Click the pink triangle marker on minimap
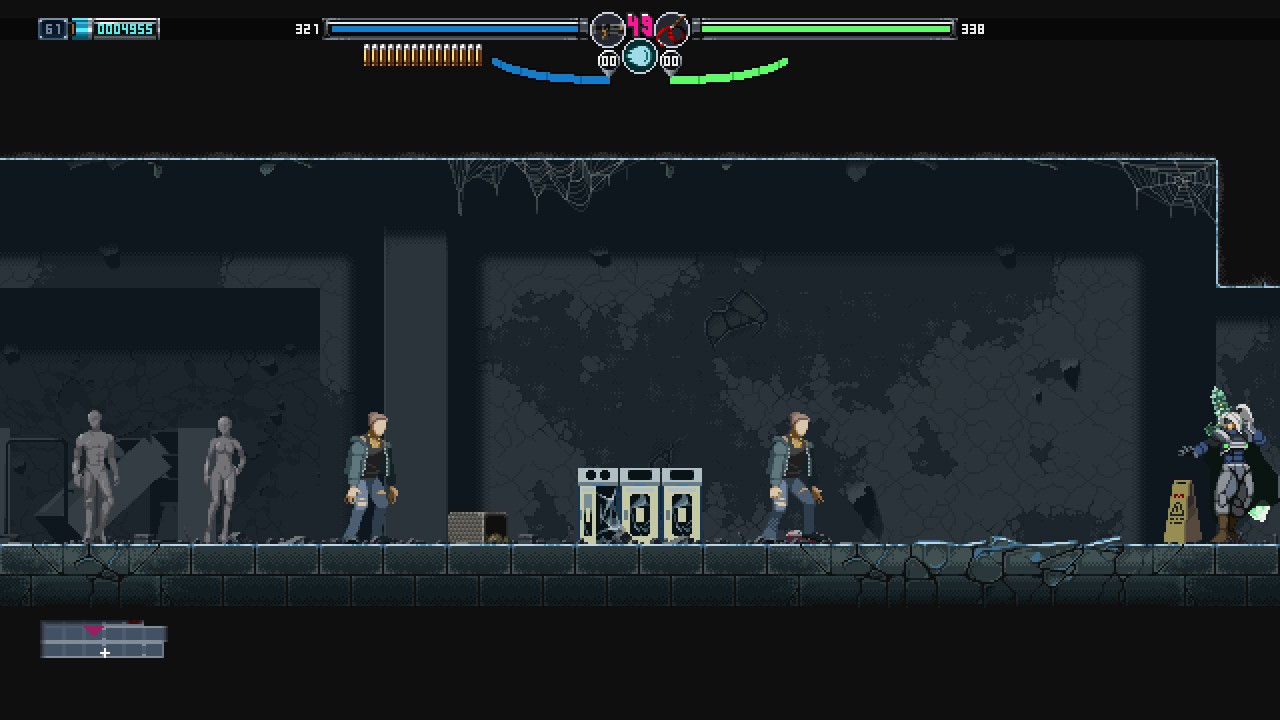Image resolution: width=1280 pixels, height=720 pixels. (94, 630)
